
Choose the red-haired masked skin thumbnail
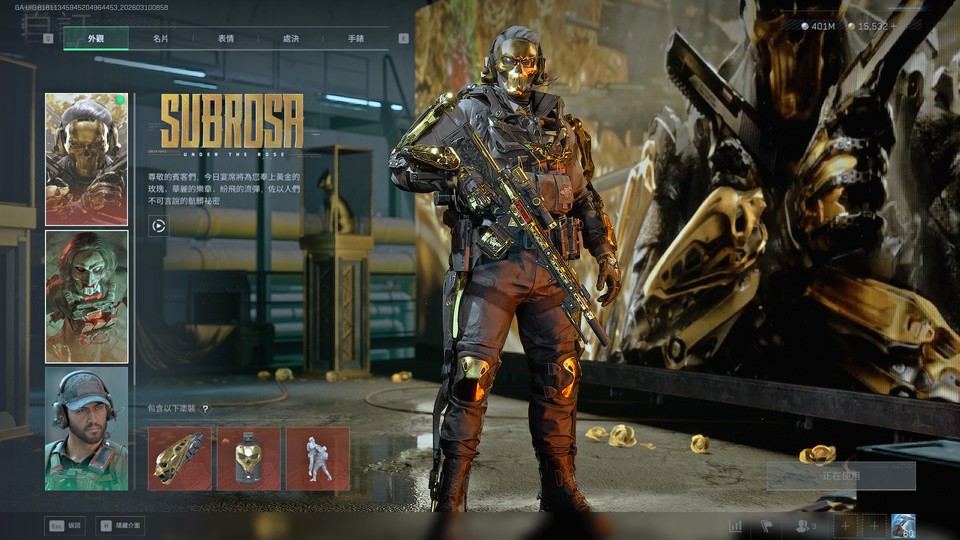(86, 296)
